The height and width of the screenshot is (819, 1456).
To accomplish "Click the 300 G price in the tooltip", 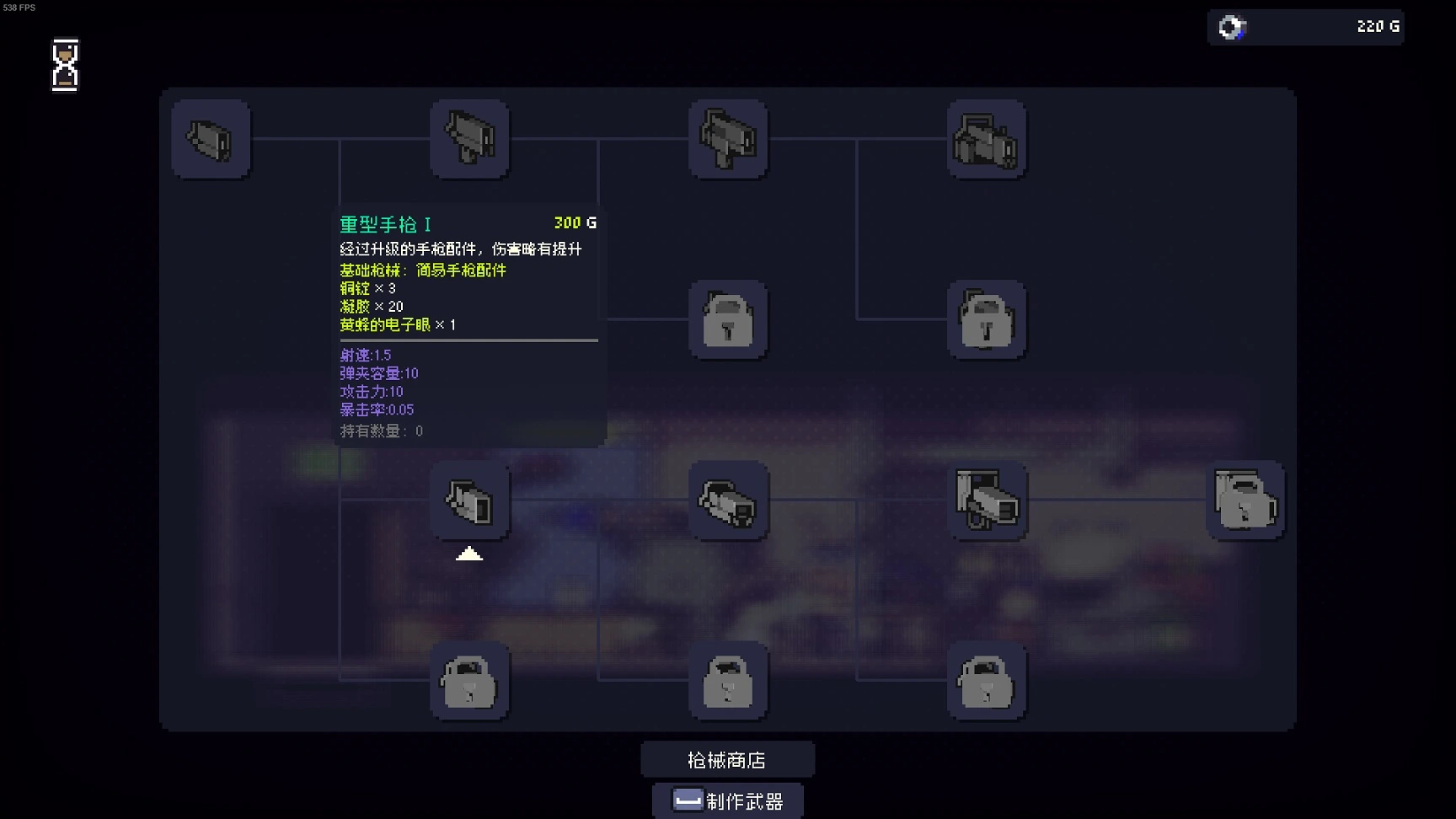I will tap(574, 222).
